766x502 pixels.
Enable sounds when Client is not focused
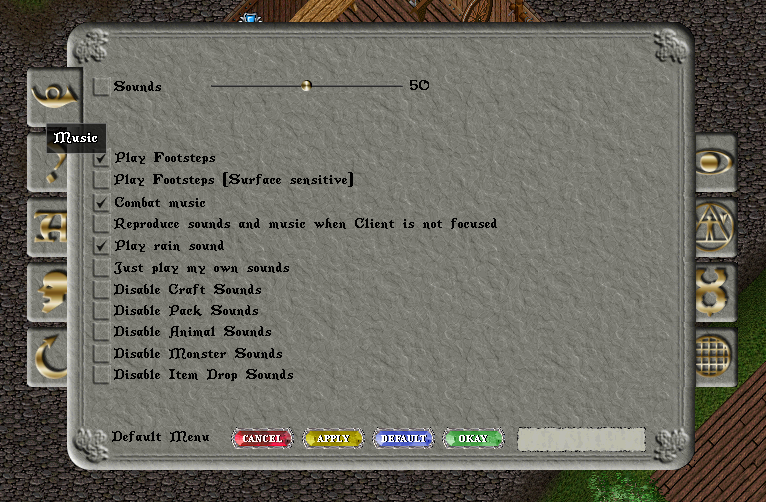pos(101,224)
